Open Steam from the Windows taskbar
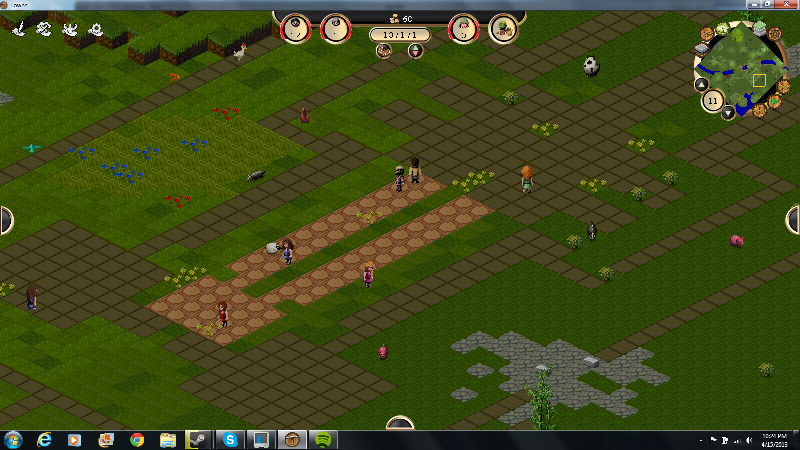The height and width of the screenshot is (450, 800). (x=198, y=439)
